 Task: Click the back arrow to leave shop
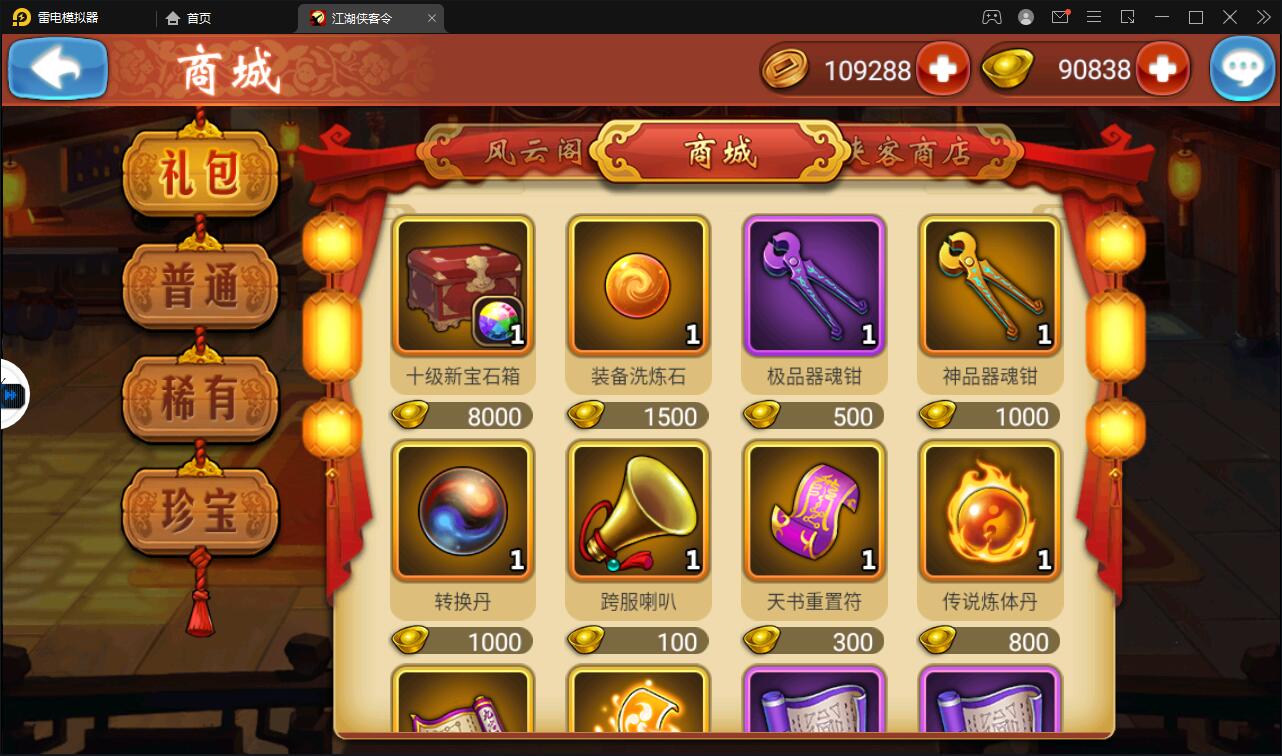point(57,68)
